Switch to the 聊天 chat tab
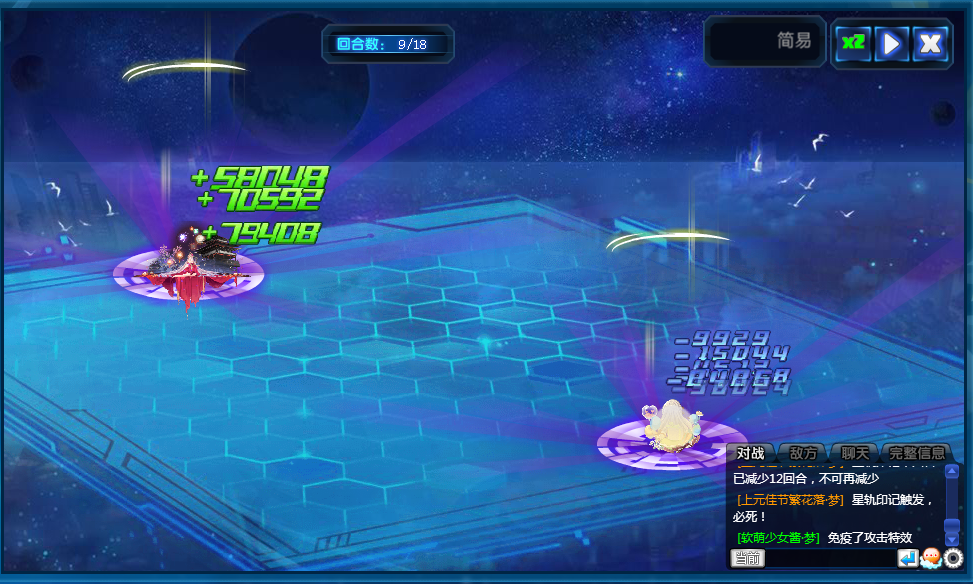 855,453
